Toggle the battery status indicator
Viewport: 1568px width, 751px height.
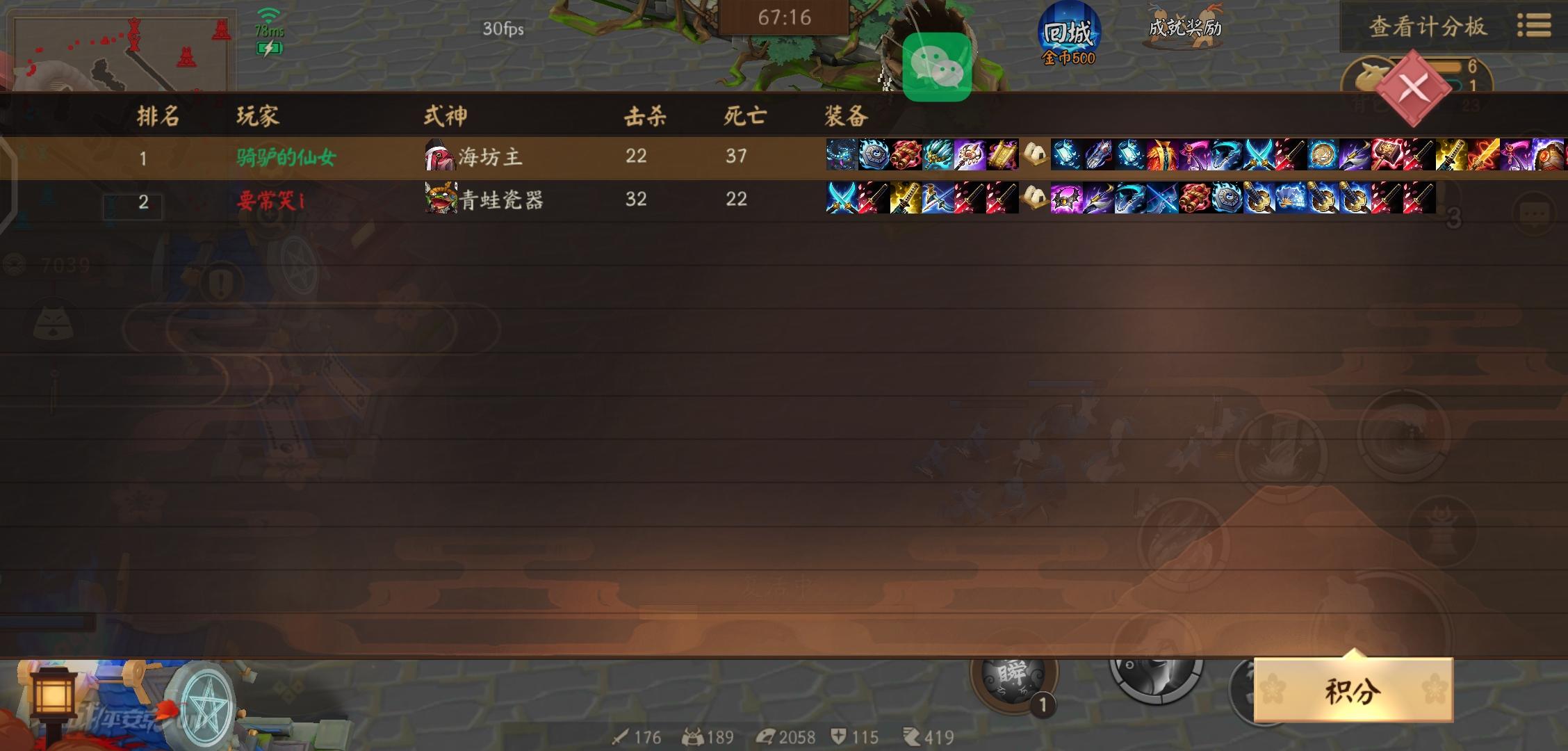(270, 47)
